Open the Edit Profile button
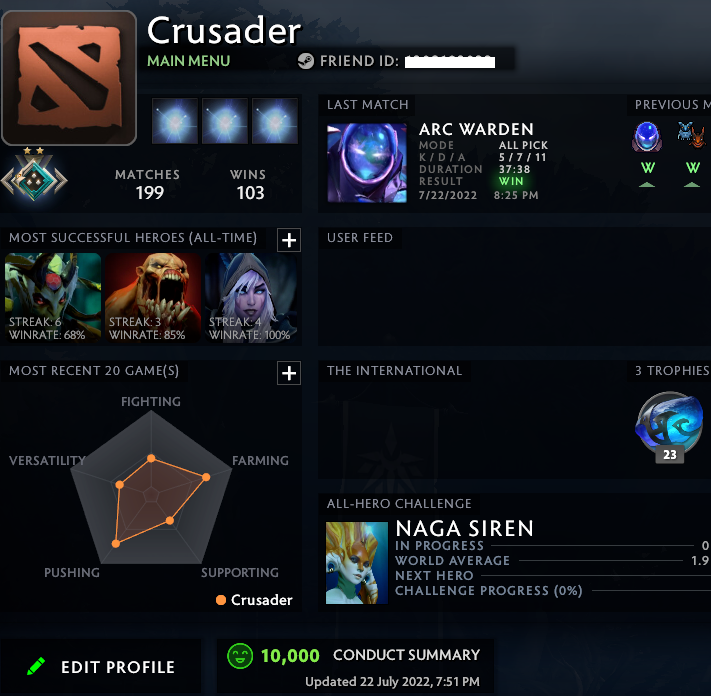711x696 pixels. point(101,667)
